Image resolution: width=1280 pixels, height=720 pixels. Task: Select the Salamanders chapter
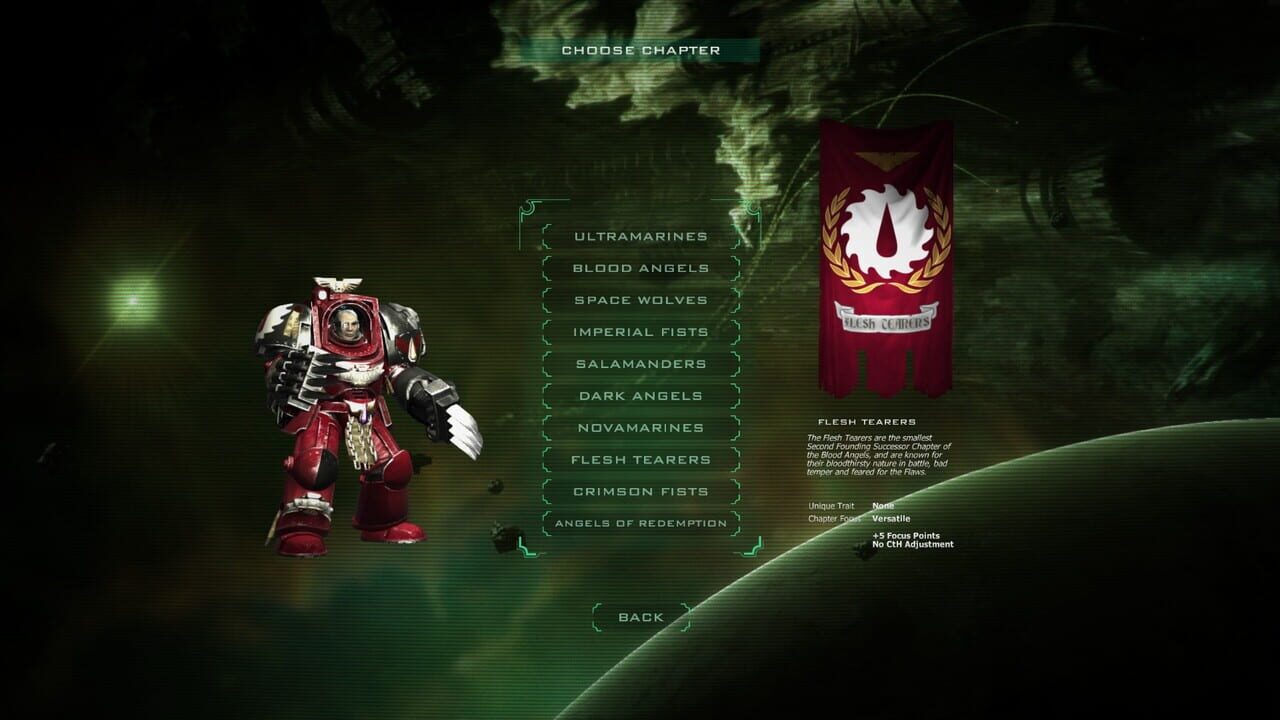tap(640, 364)
